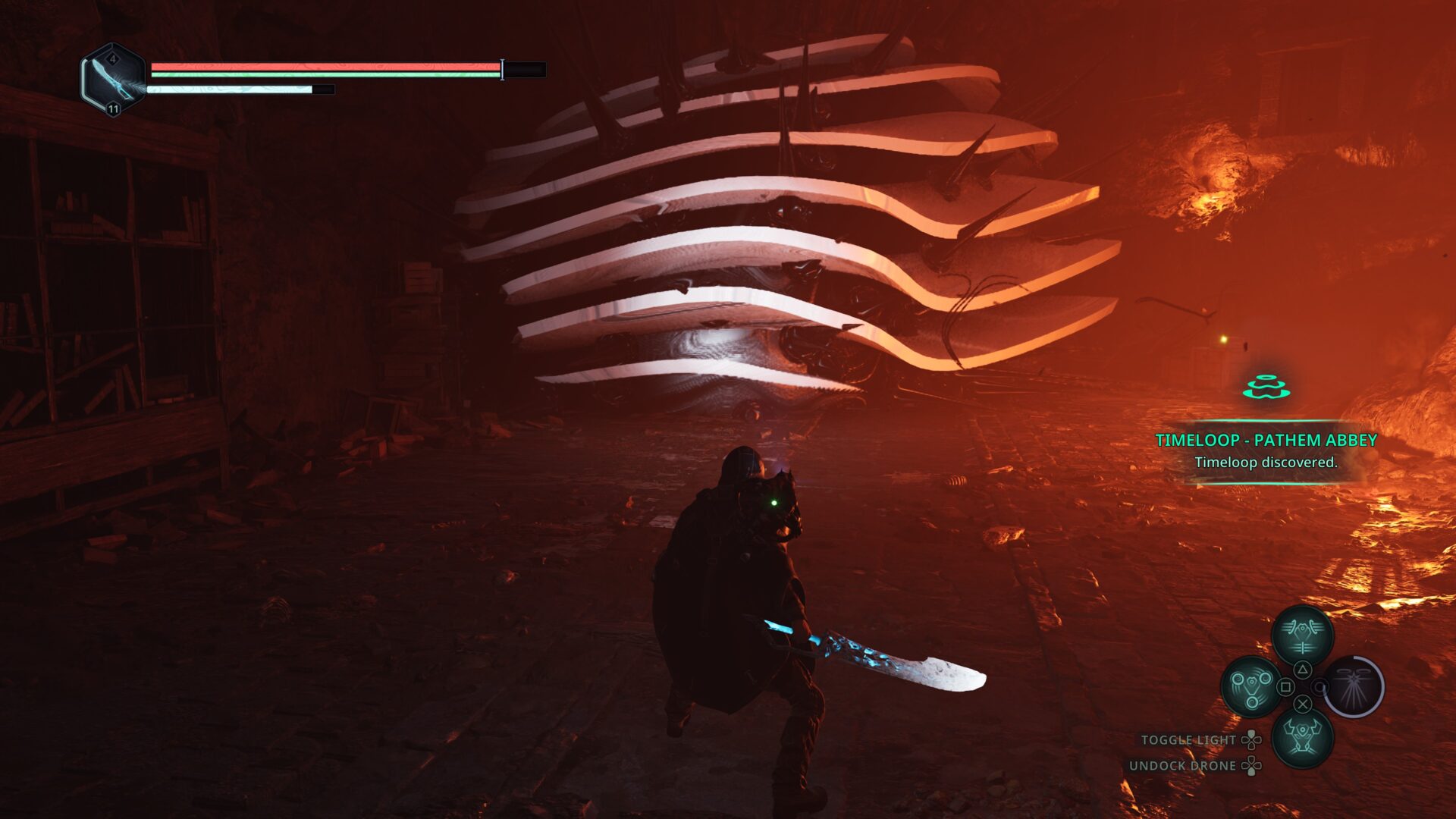The image size is (1456, 819).
Task: Click the green timeloop marker icon
Action: (1266, 388)
